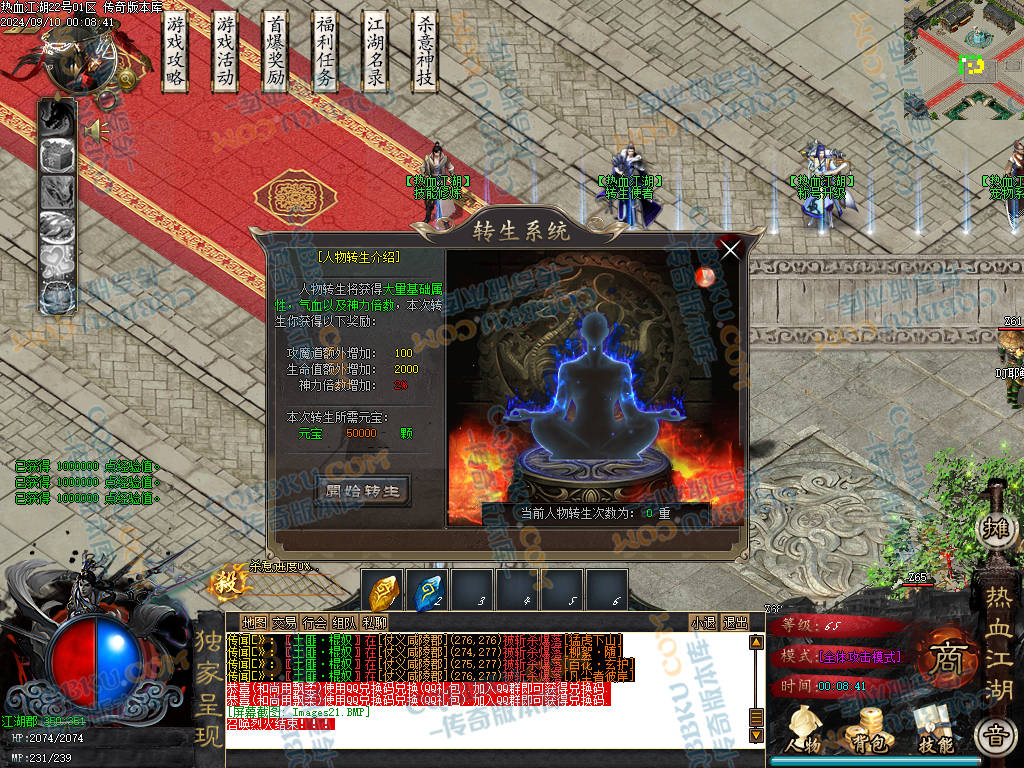Click the 开始转生 (start rebirth) button
This screenshot has width=1024, height=768.
(x=362, y=491)
